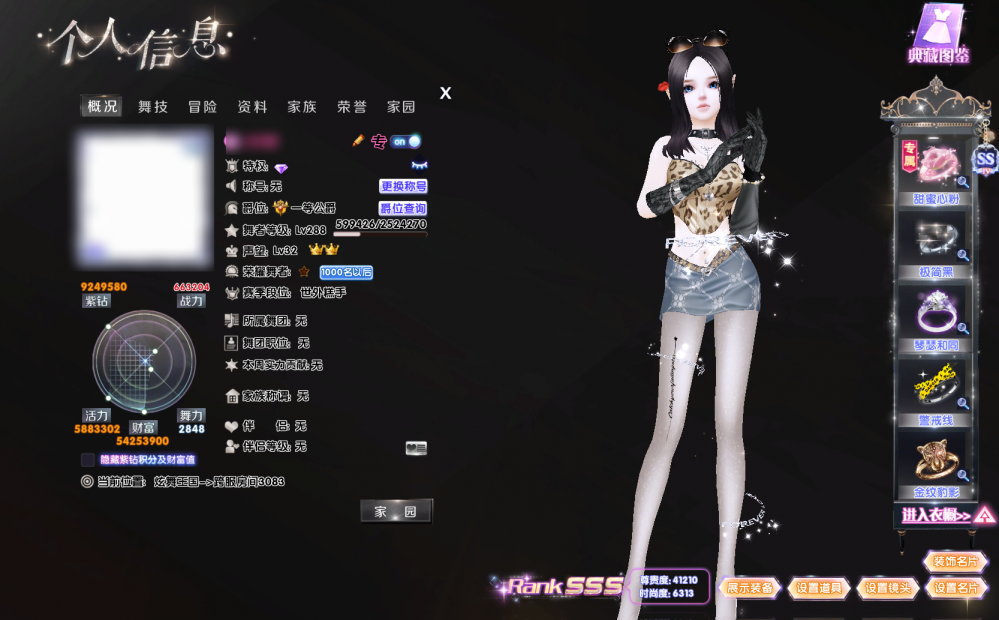Select the 资料 tab
The width and height of the screenshot is (999, 620).
click(x=252, y=107)
